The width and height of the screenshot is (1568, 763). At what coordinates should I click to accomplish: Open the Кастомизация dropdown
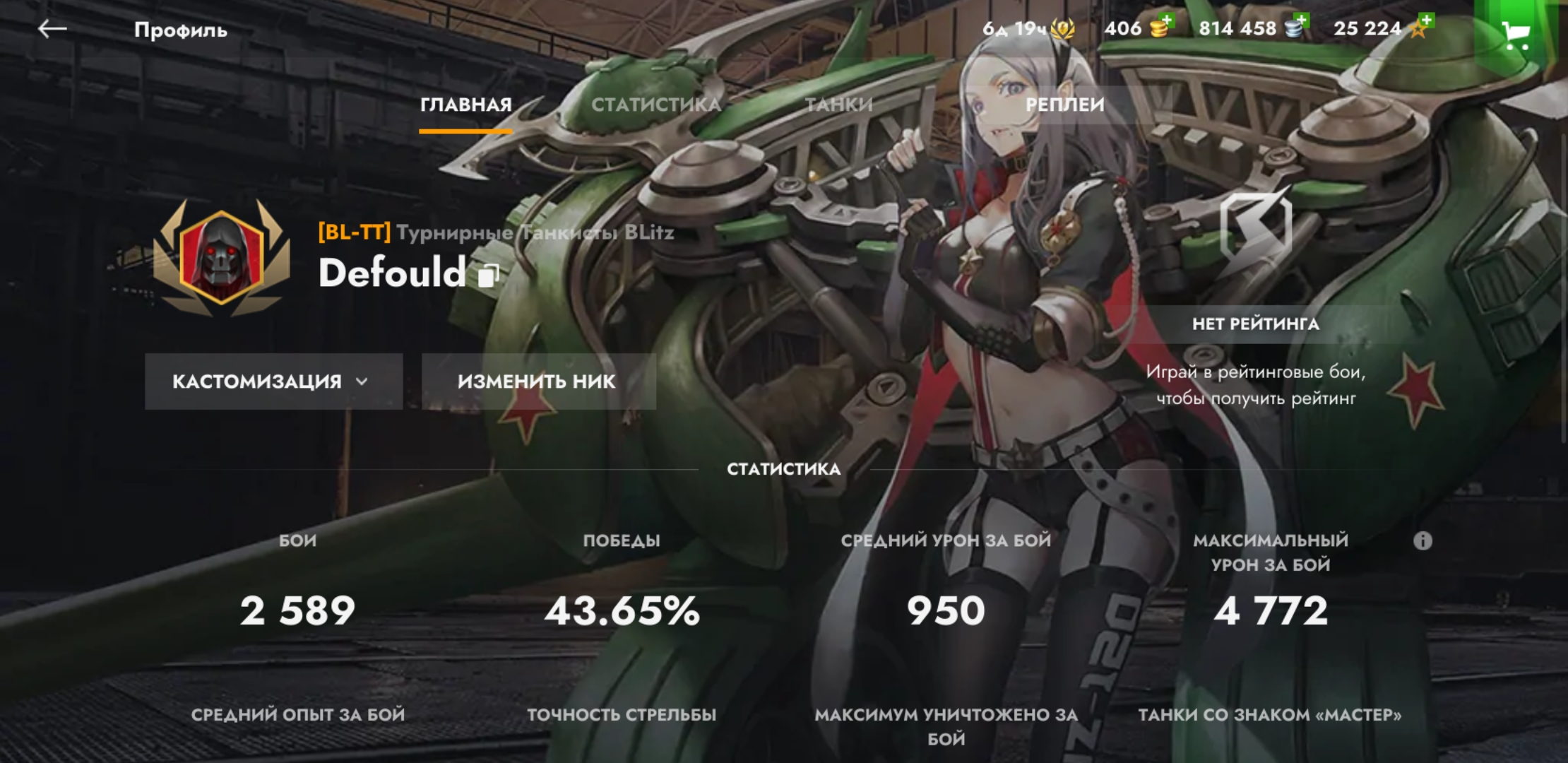click(x=273, y=381)
